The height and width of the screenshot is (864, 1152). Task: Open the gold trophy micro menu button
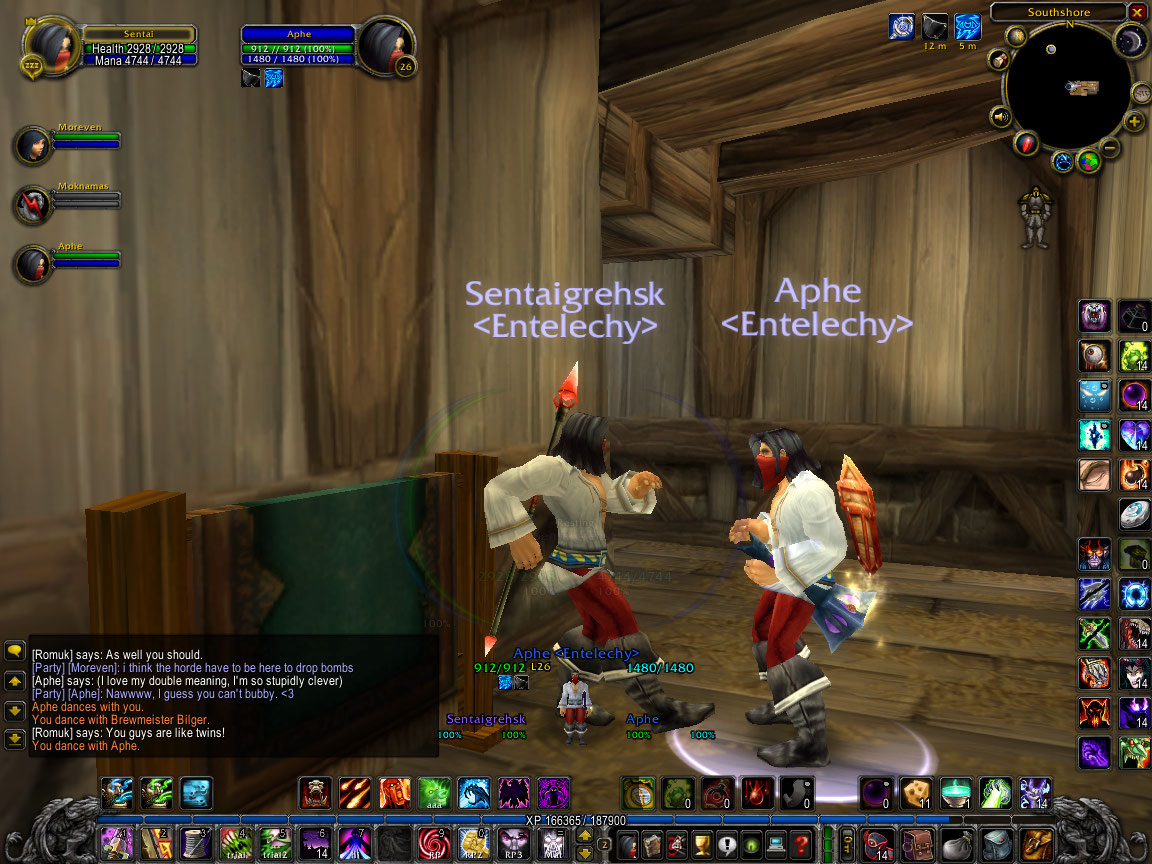point(702,843)
